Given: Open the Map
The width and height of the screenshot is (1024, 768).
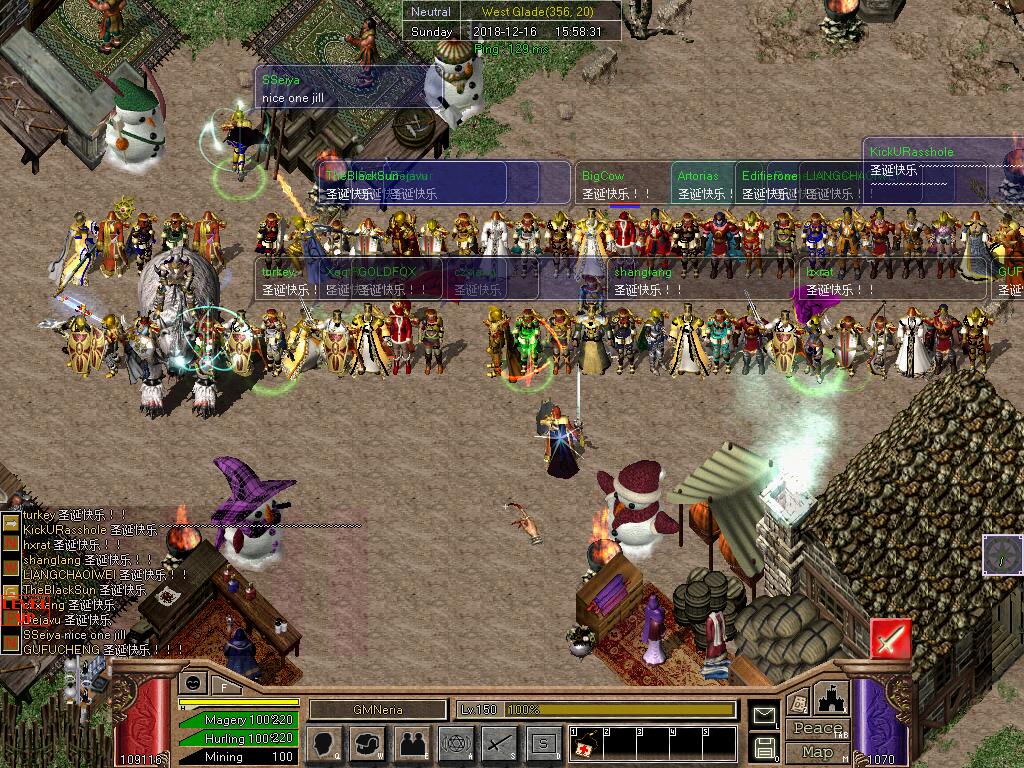Looking at the screenshot, I should click(818, 752).
